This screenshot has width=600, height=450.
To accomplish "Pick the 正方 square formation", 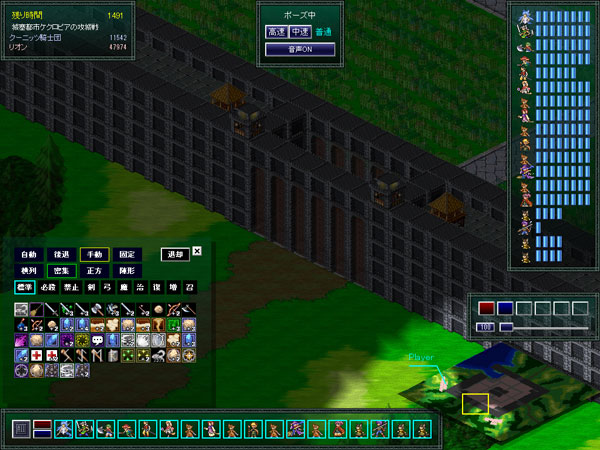I will 94,270.
